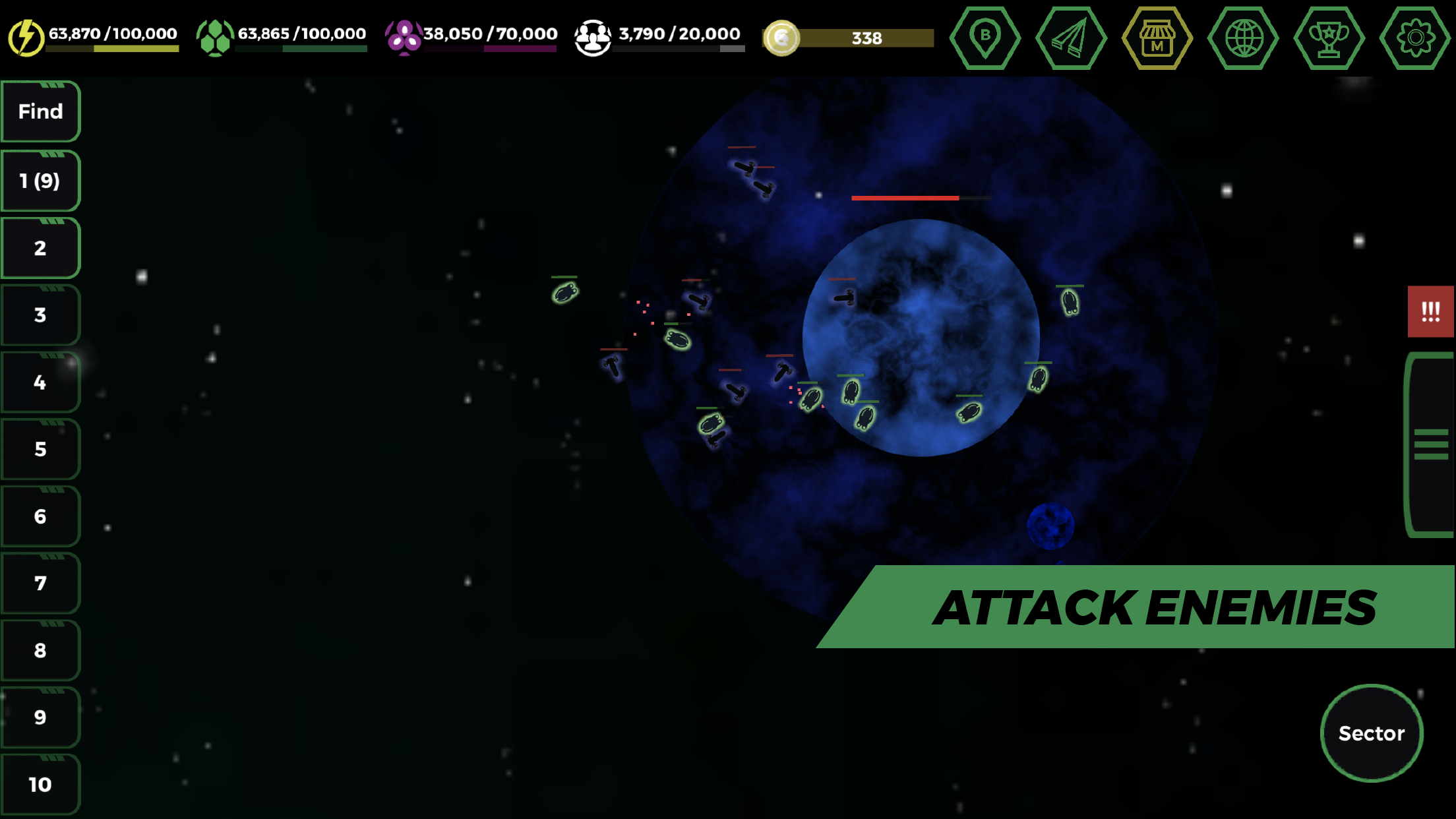Click the yellow energy progress bar
The height and width of the screenshot is (819, 1456).
tap(112, 48)
